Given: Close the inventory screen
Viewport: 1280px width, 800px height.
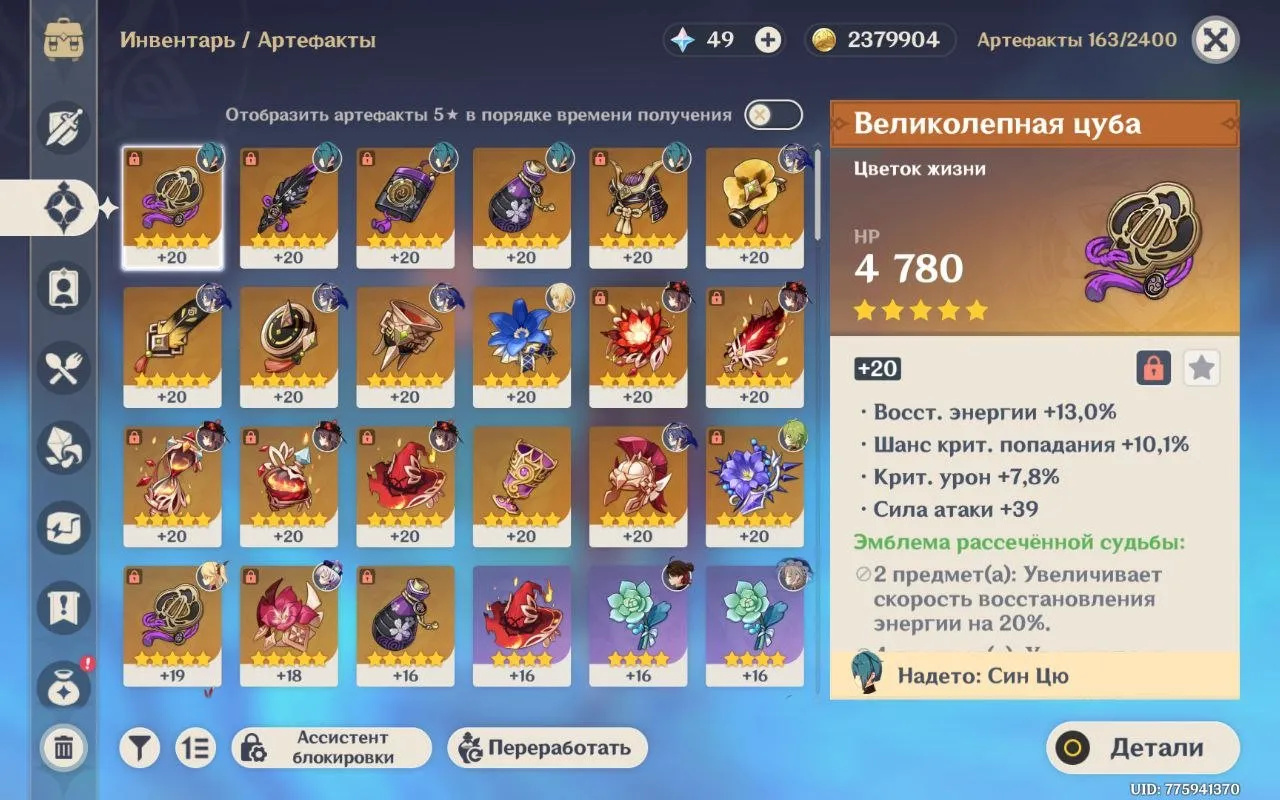Looking at the screenshot, I should coord(1215,40).
